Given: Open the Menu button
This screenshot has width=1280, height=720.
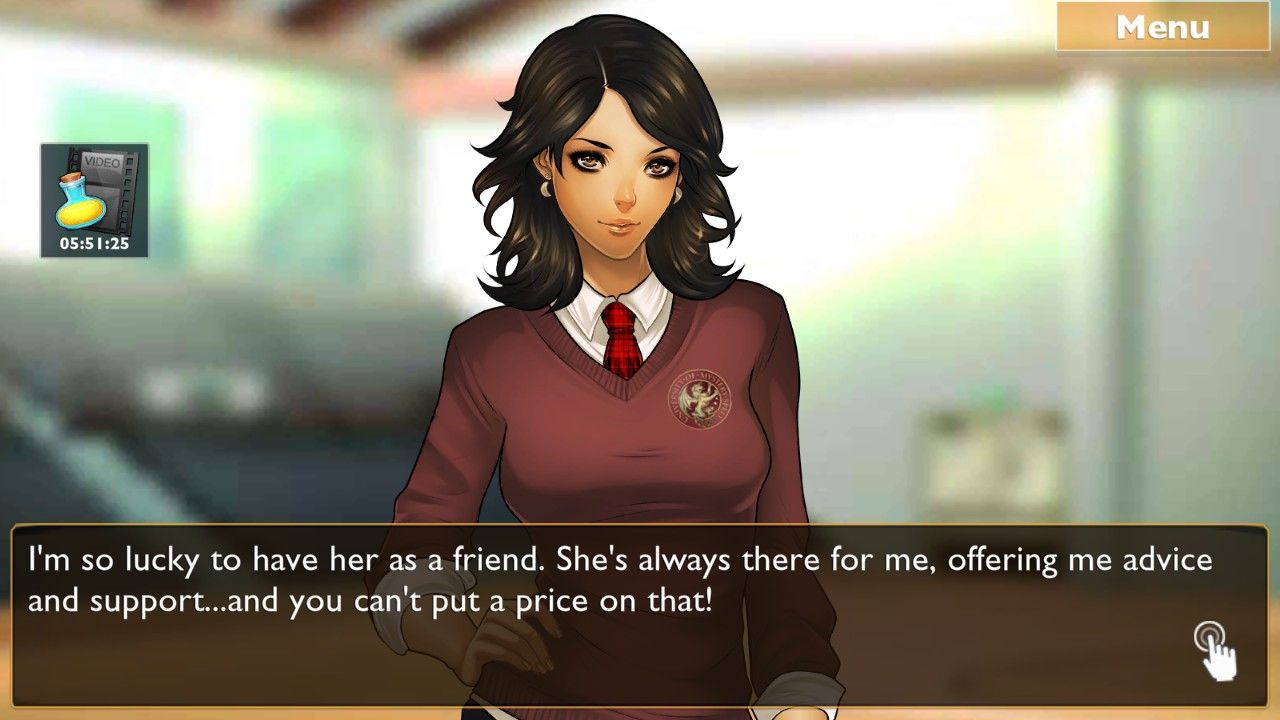Looking at the screenshot, I should [1162, 27].
